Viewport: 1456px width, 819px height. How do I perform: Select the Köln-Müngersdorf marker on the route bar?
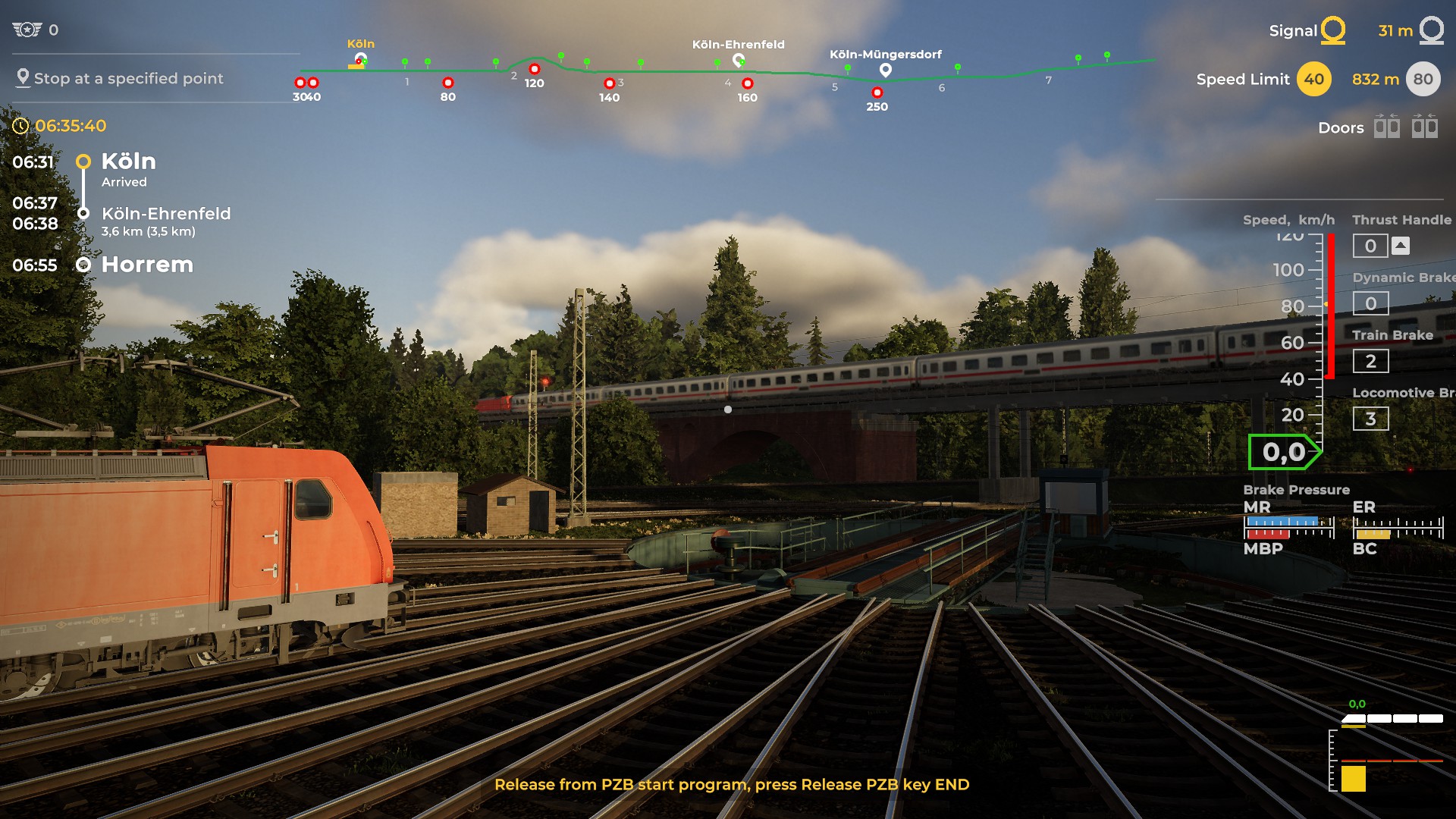[x=885, y=71]
